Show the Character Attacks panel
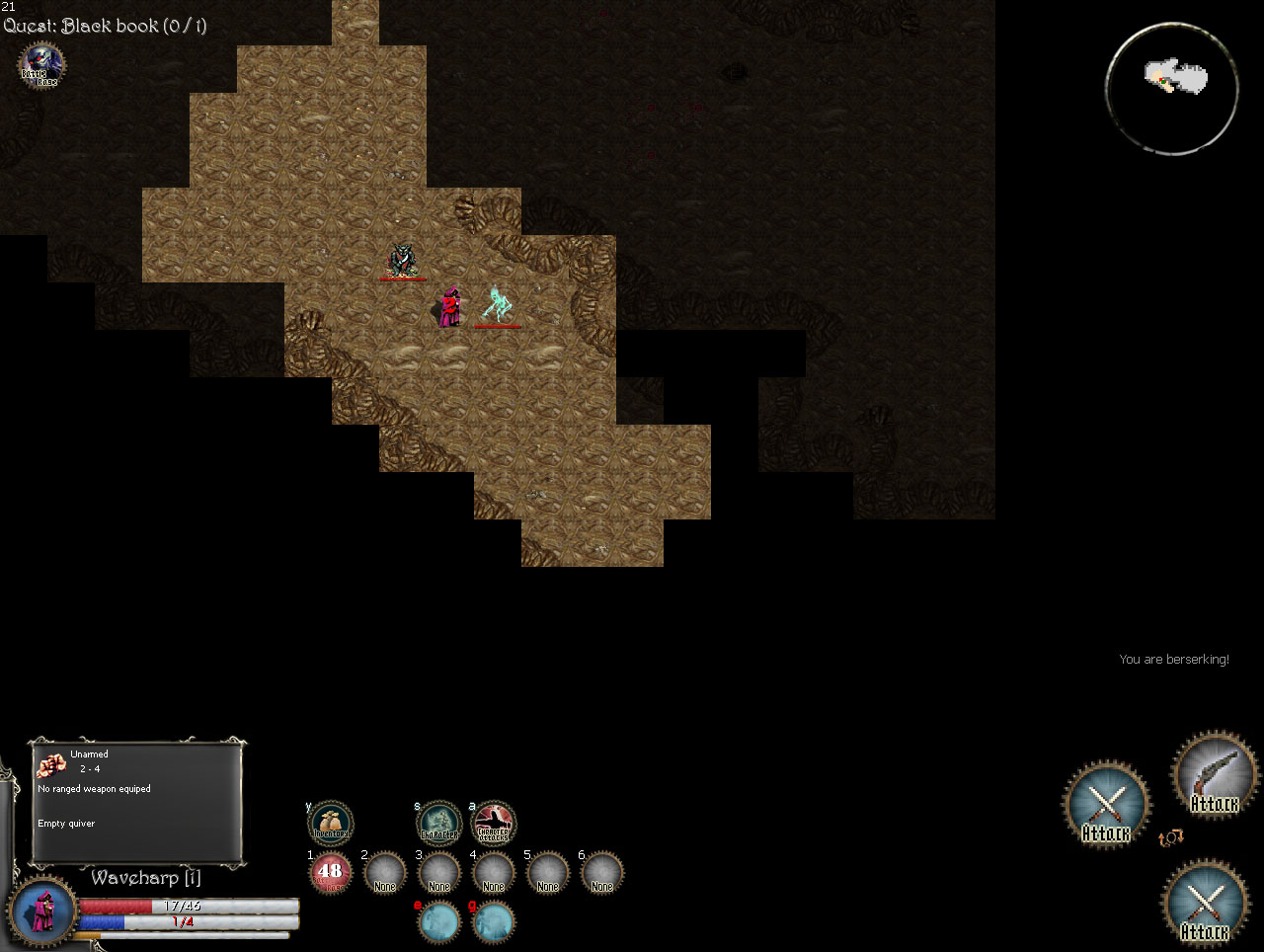Screen dimensions: 1264x952 [x=494, y=823]
